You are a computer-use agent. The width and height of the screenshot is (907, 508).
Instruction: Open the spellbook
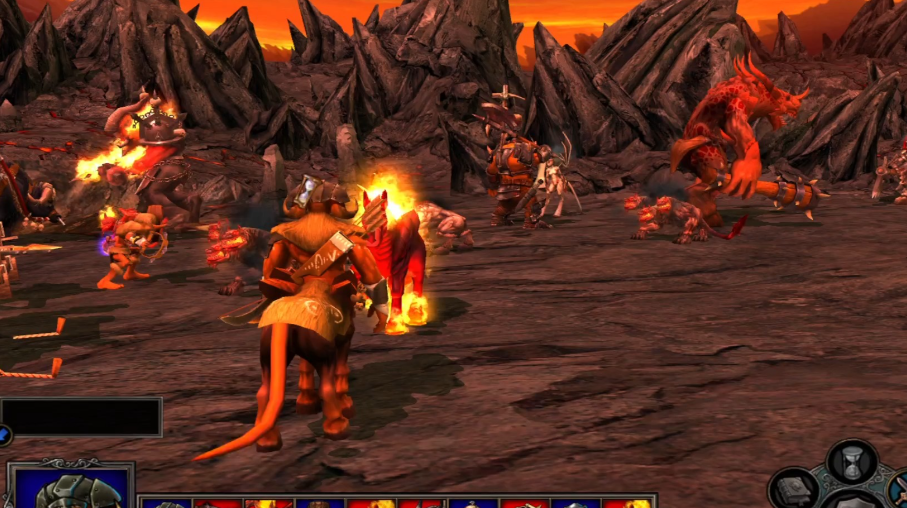point(796,490)
